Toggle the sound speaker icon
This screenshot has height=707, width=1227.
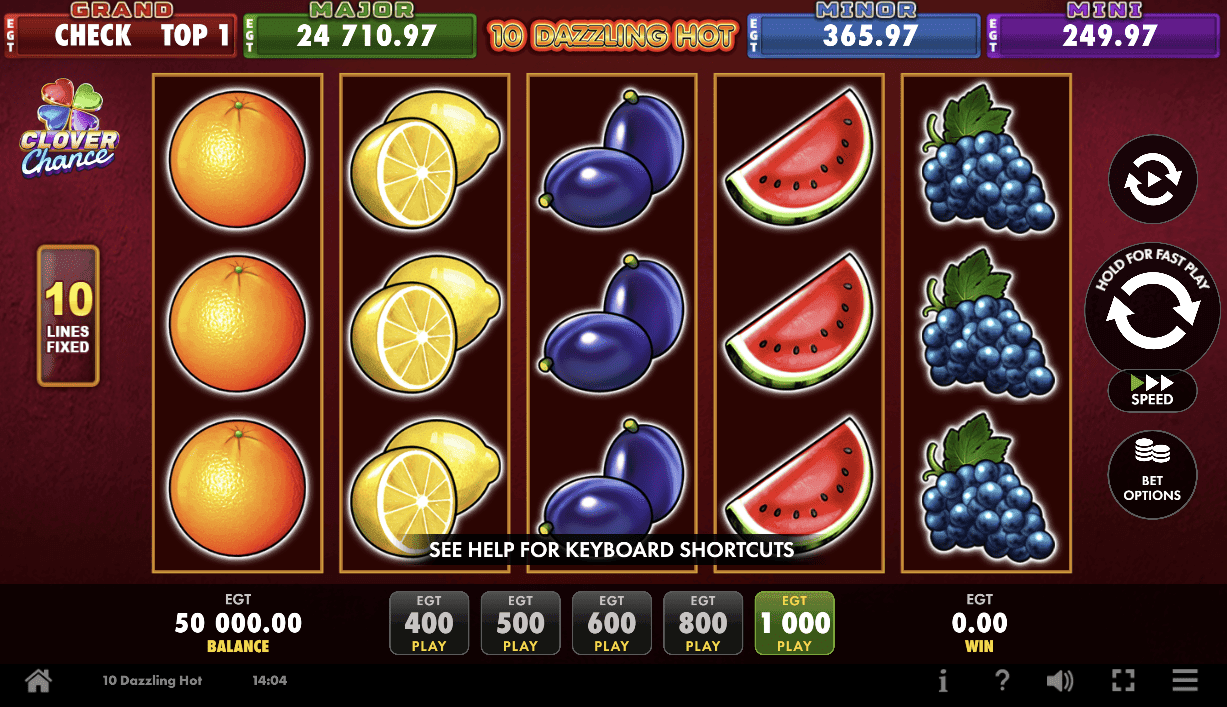pyautogui.click(x=1060, y=681)
